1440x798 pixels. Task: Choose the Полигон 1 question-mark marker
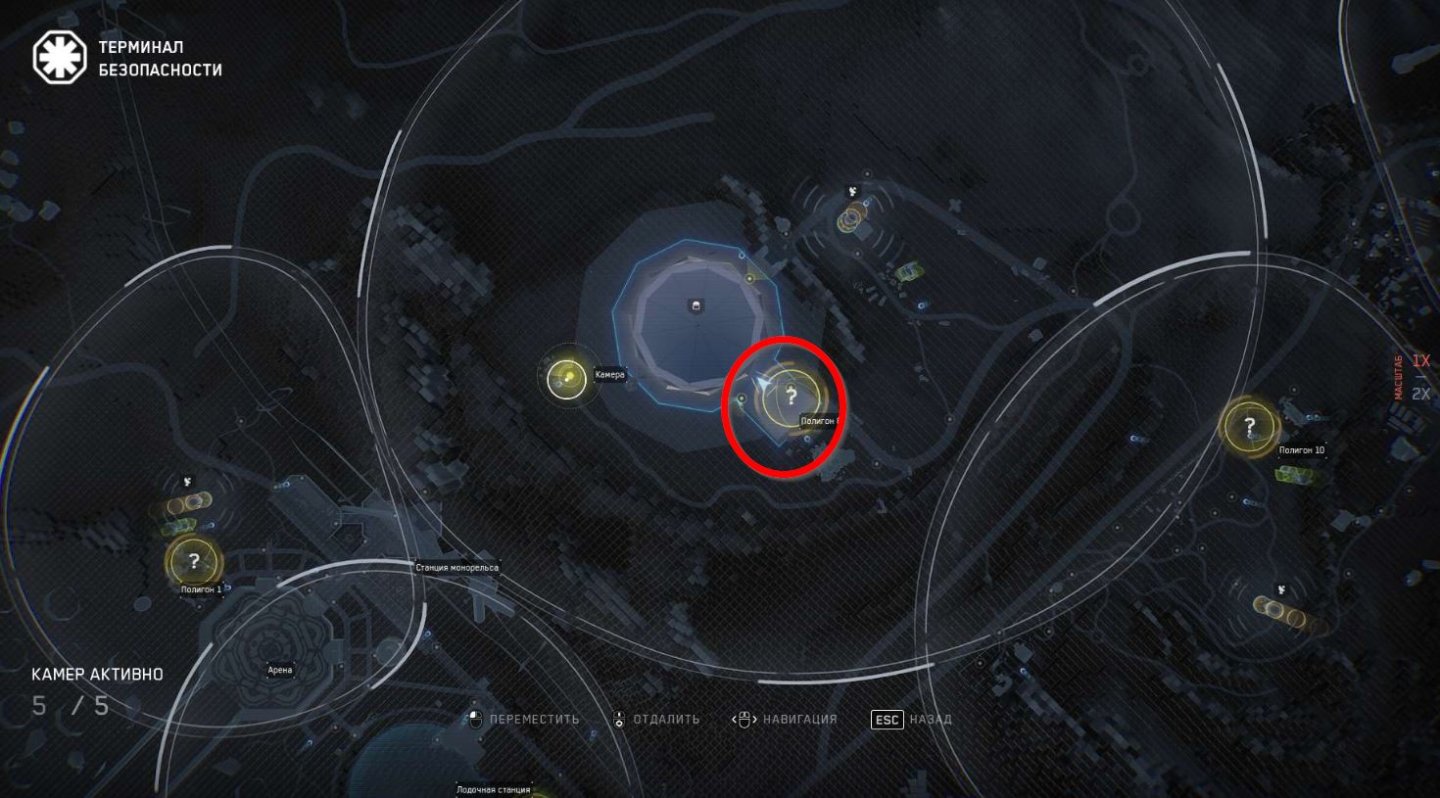[194, 561]
